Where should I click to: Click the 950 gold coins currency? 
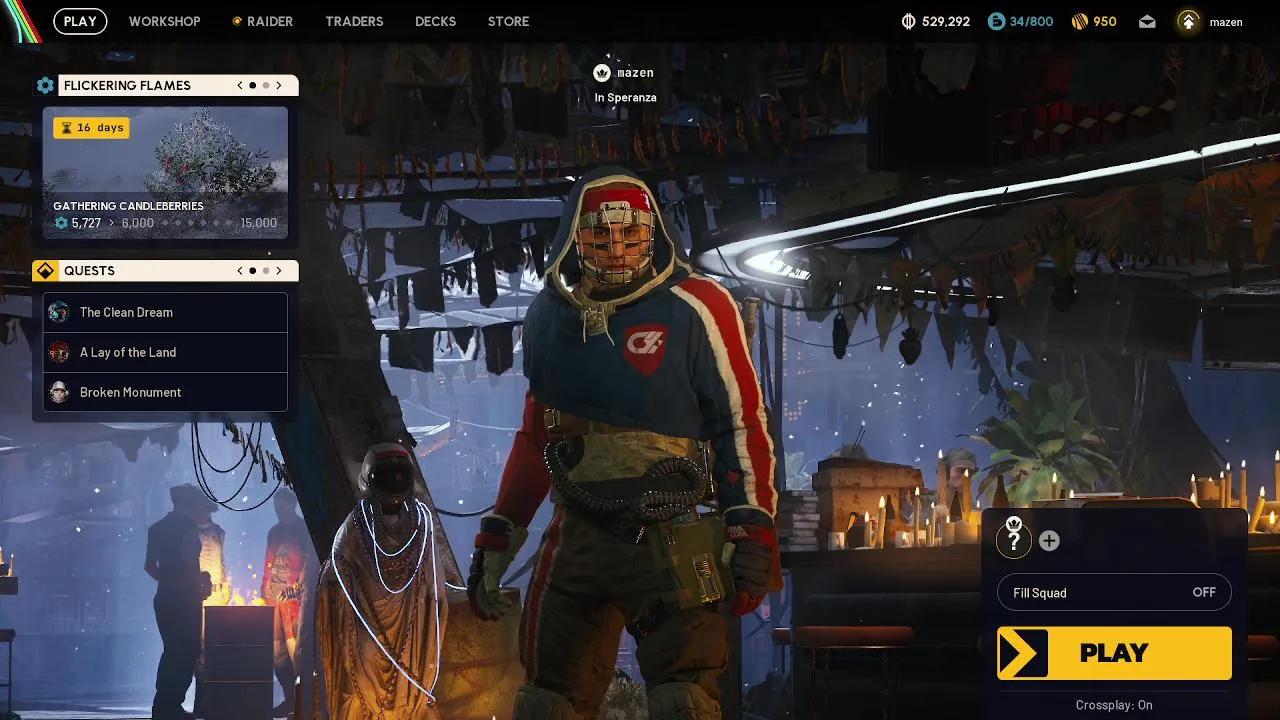point(1094,21)
